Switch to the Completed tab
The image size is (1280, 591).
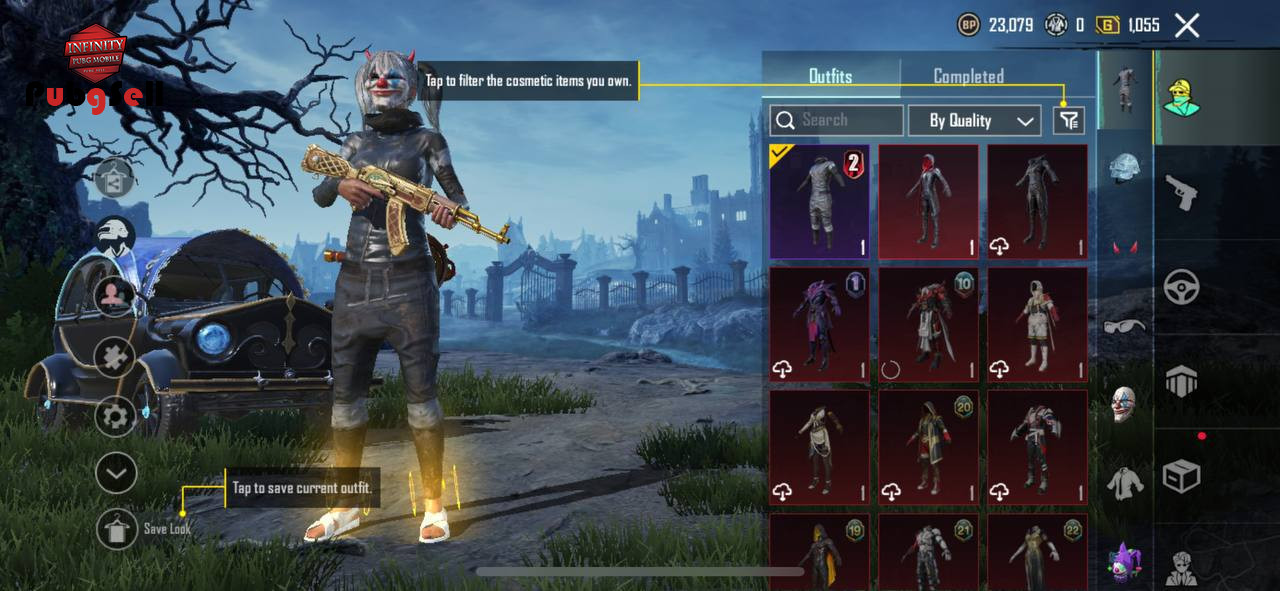tap(968, 76)
